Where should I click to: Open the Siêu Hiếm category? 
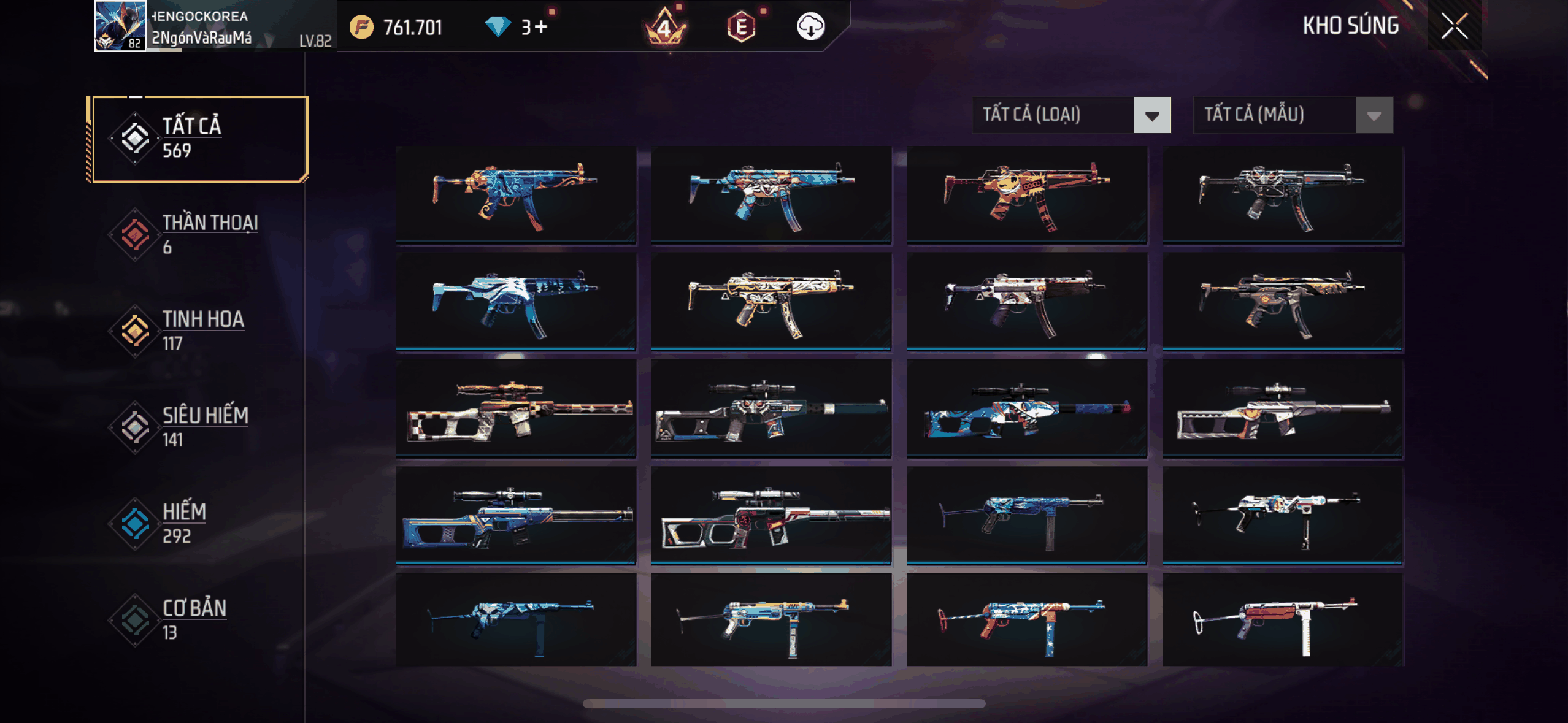[x=199, y=427]
